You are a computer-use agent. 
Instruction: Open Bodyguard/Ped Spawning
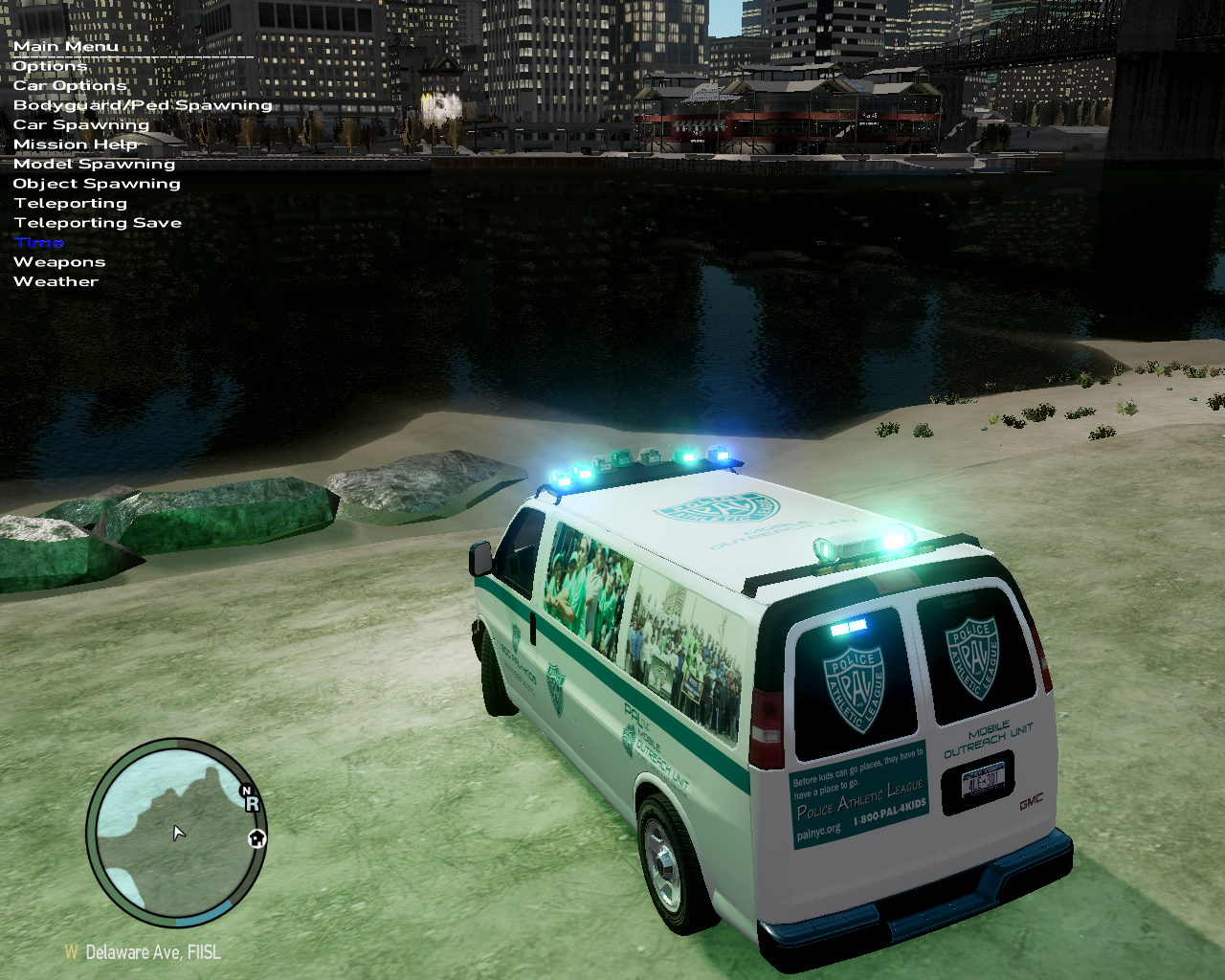(143, 105)
